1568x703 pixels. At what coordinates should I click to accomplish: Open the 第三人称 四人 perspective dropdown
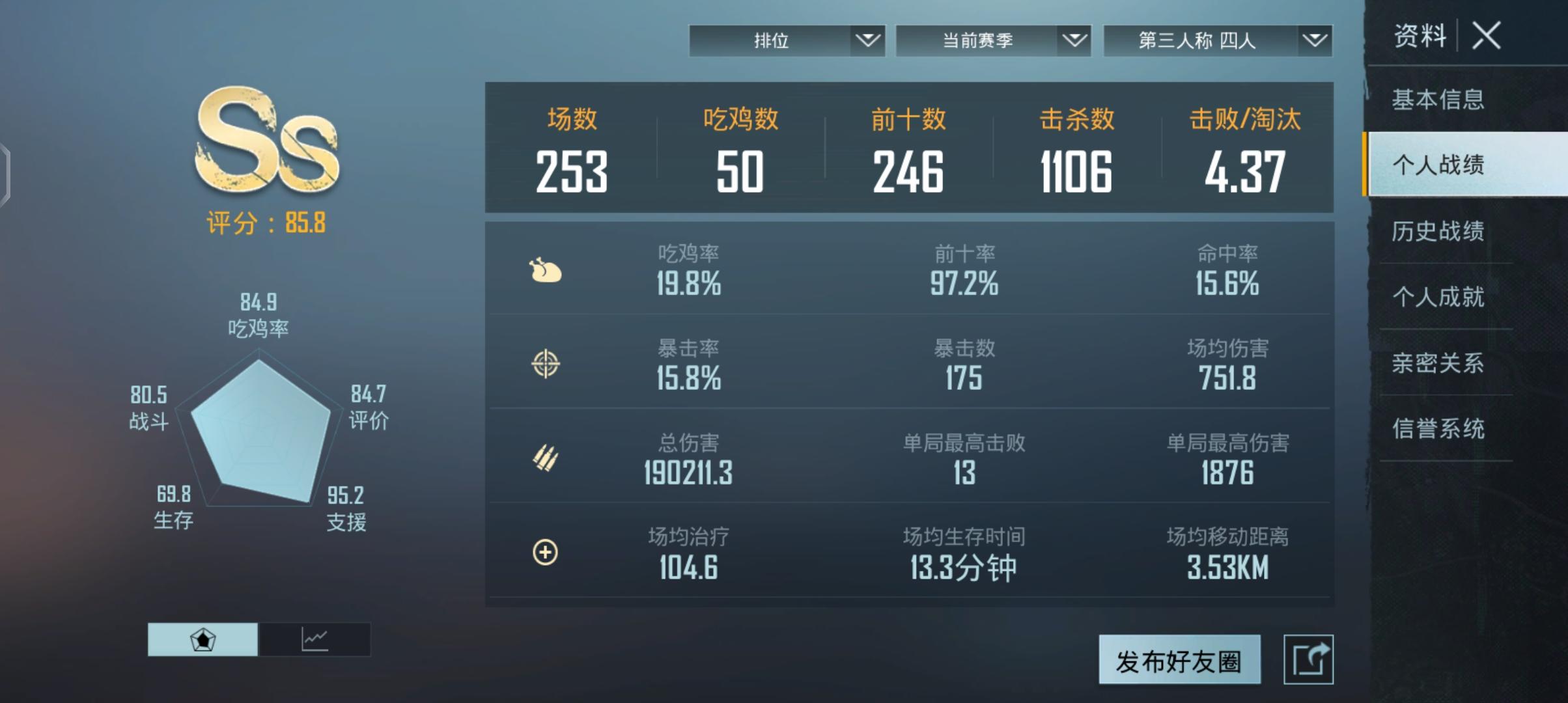pyautogui.click(x=1217, y=41)
